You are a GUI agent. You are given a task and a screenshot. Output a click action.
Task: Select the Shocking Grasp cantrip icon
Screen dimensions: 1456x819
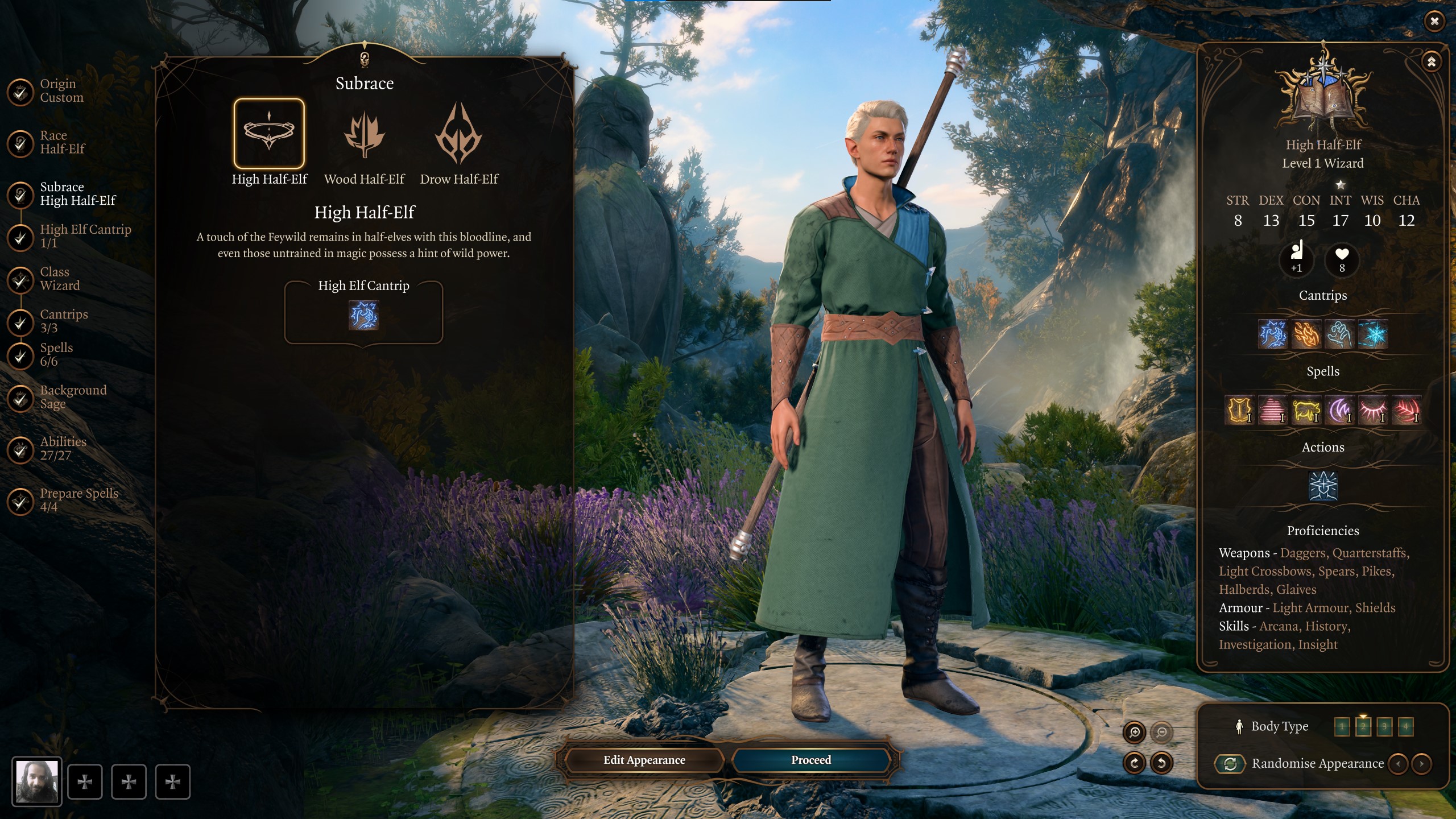(x=1273, y=334)
